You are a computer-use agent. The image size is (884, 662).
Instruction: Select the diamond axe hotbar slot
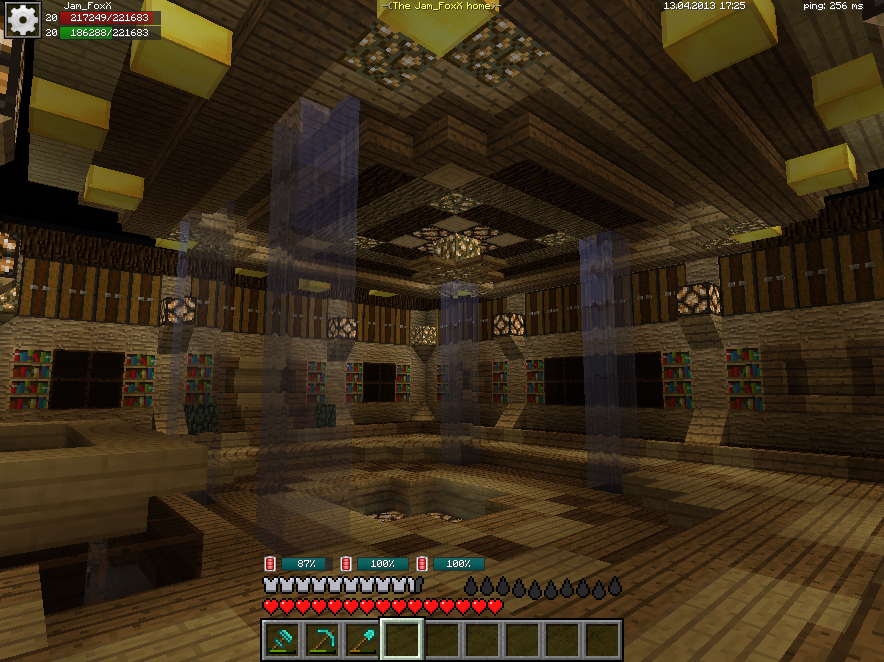pos(282,640)
